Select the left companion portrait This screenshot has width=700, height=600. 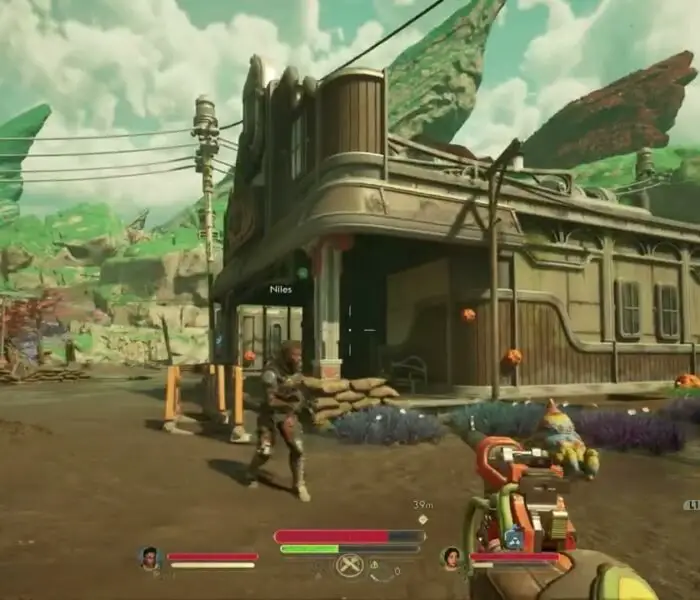pyautogui.click(x=150, y=558)
